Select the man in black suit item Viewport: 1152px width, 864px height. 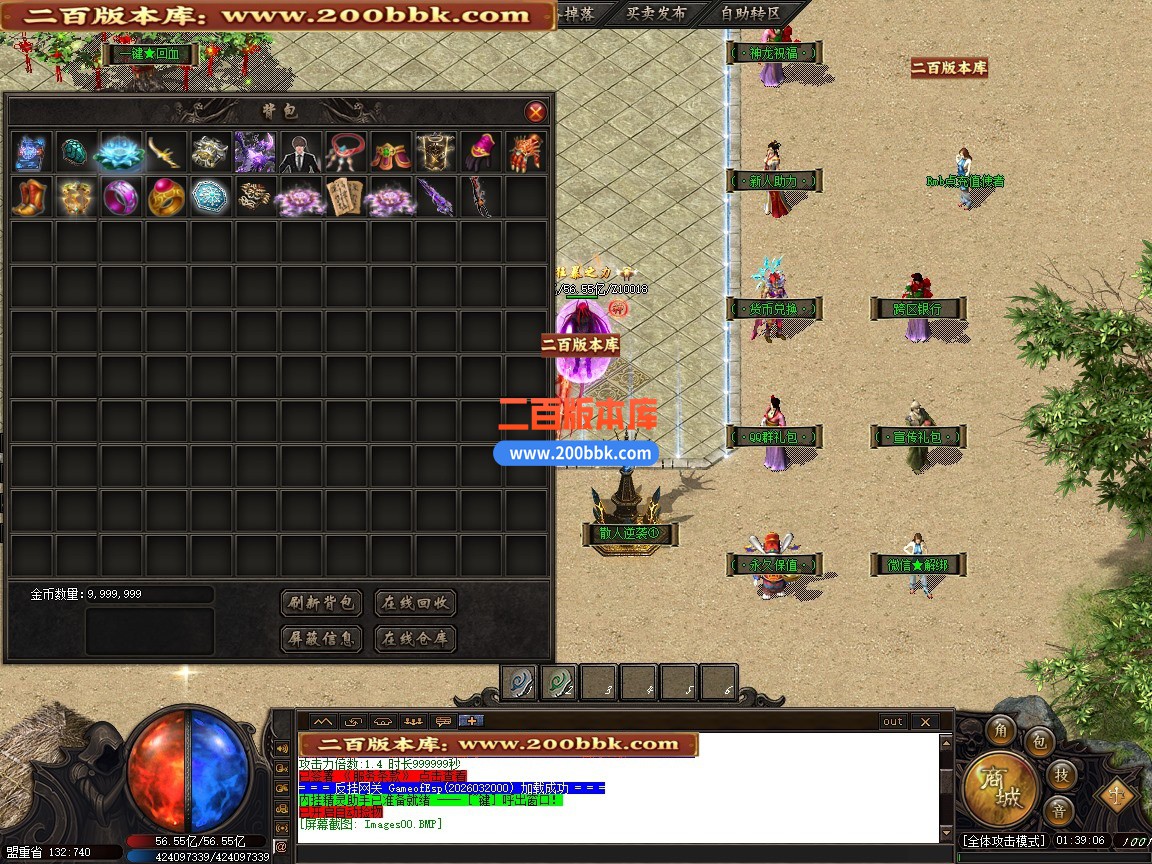[x=301, y=152]
